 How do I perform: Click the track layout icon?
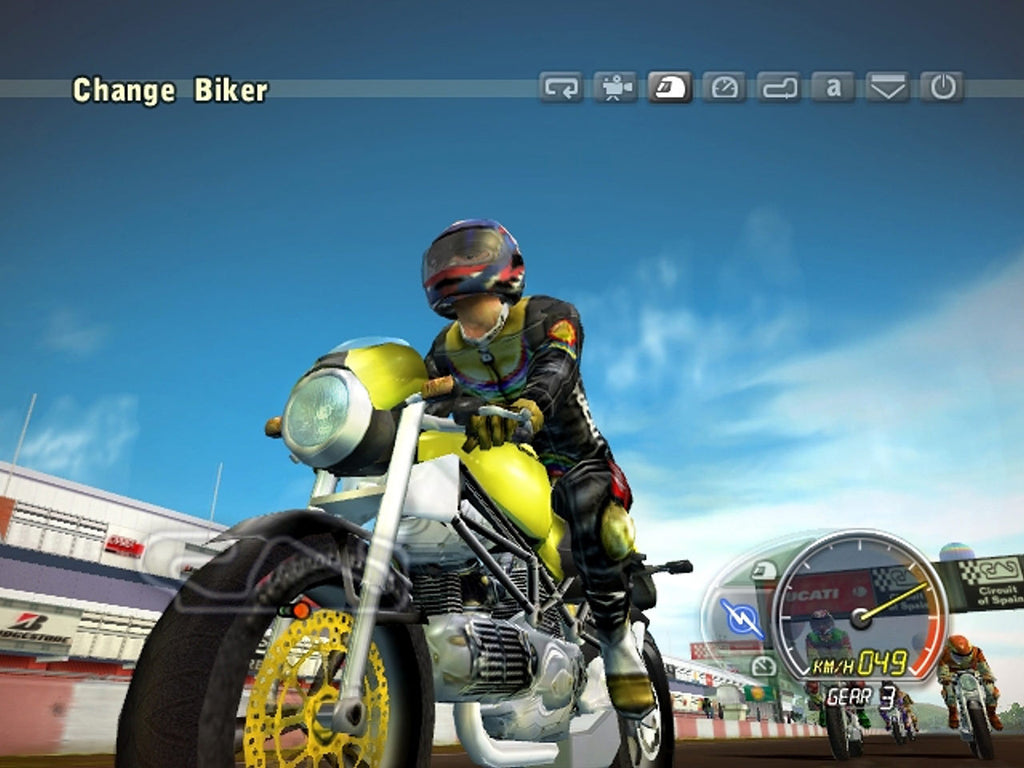(779, 88)
